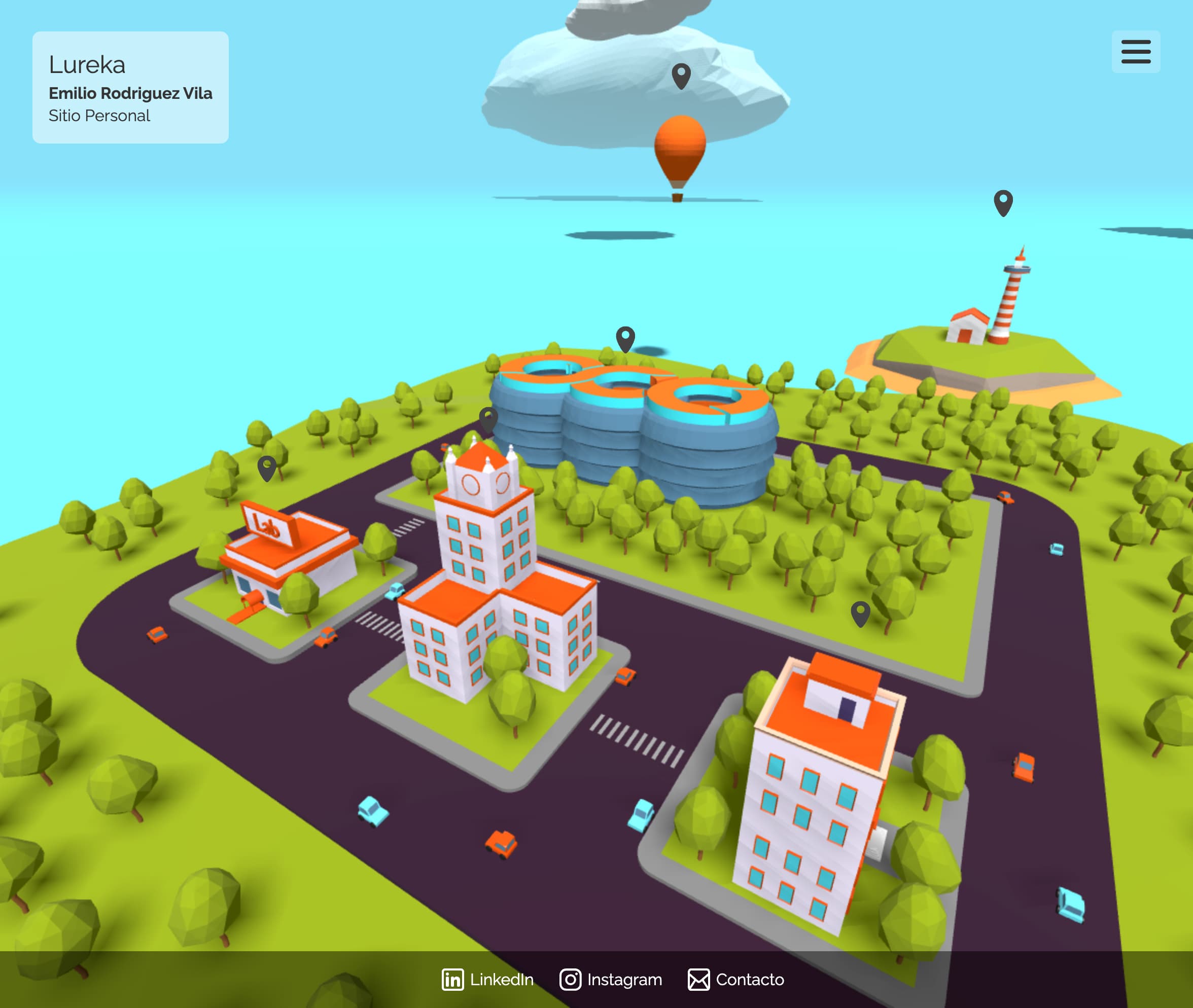Open the hamburger menu in the top right
1193x1008 pixels.
(1135, 52)
